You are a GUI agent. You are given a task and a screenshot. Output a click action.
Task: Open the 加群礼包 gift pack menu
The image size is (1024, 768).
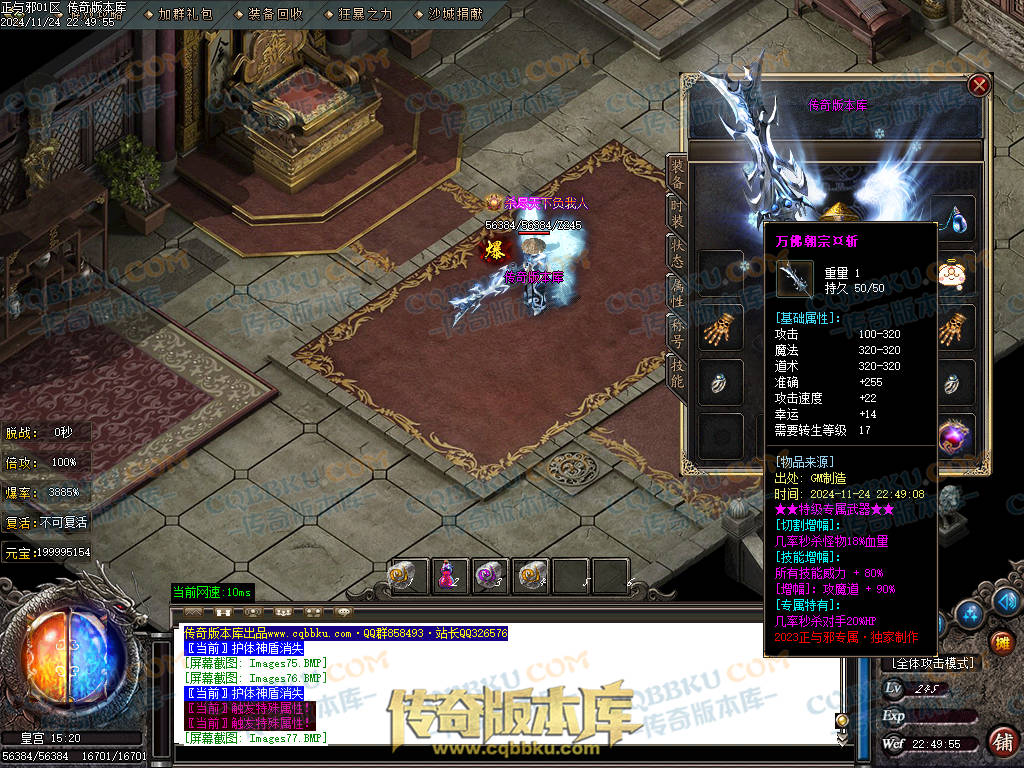pyautogui.click(x=185, y=14)
